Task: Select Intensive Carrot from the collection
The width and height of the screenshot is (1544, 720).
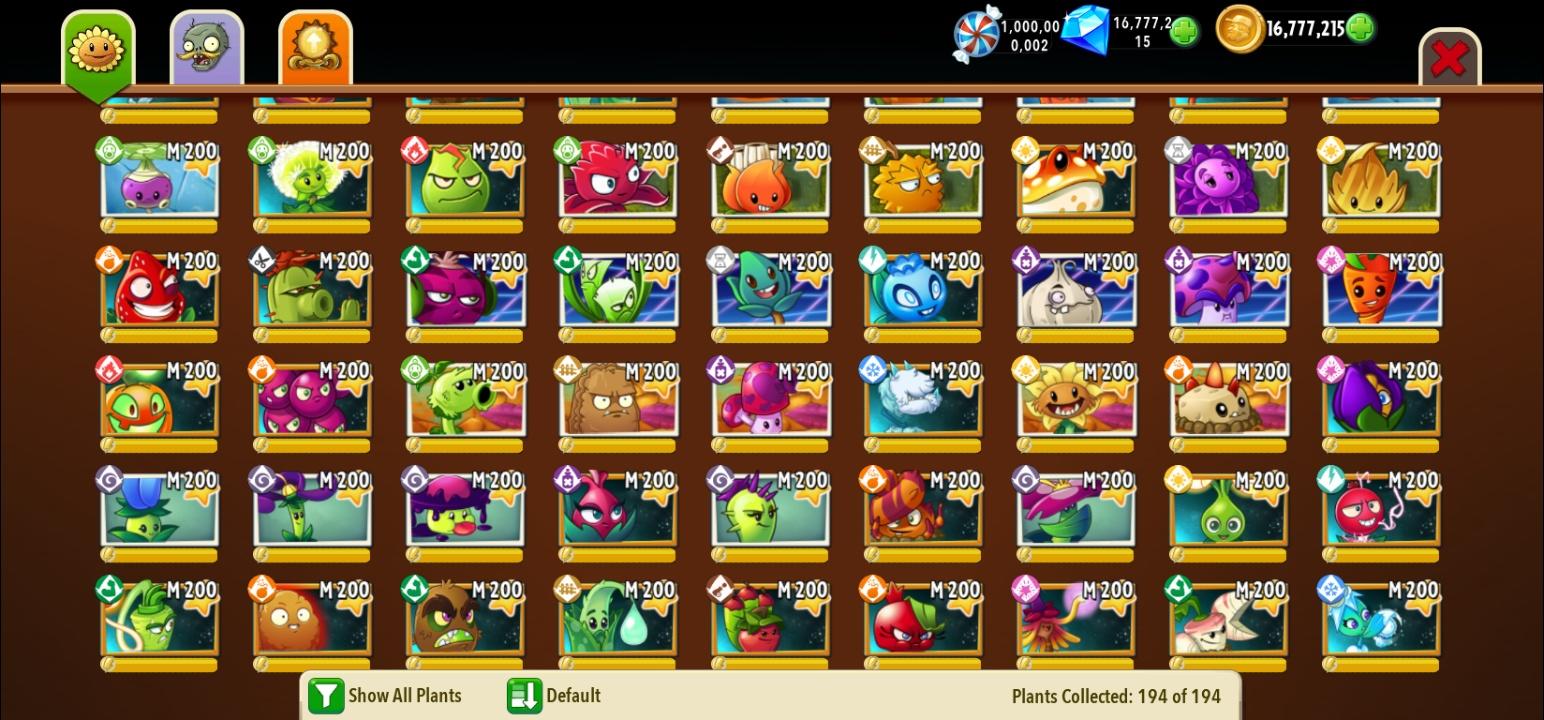Action: click(1380, 292)
